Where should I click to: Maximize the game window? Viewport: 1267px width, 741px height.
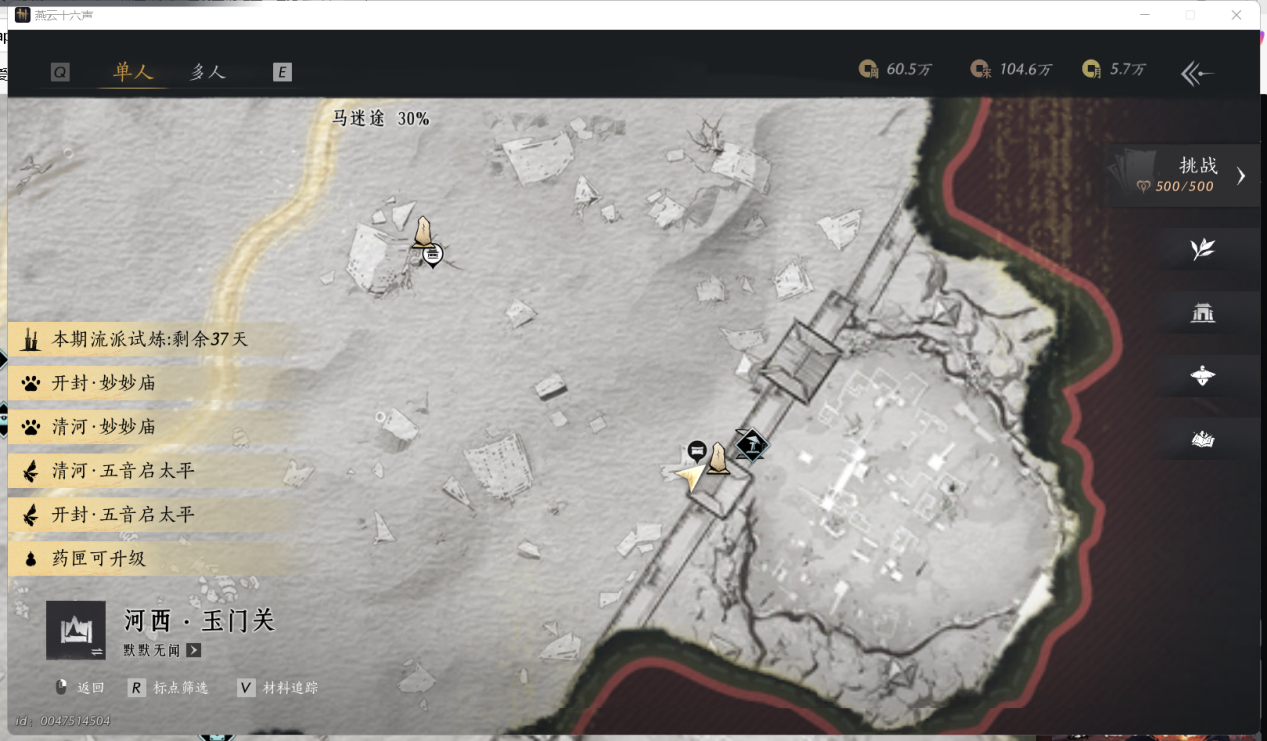(x=1190, y=15)
